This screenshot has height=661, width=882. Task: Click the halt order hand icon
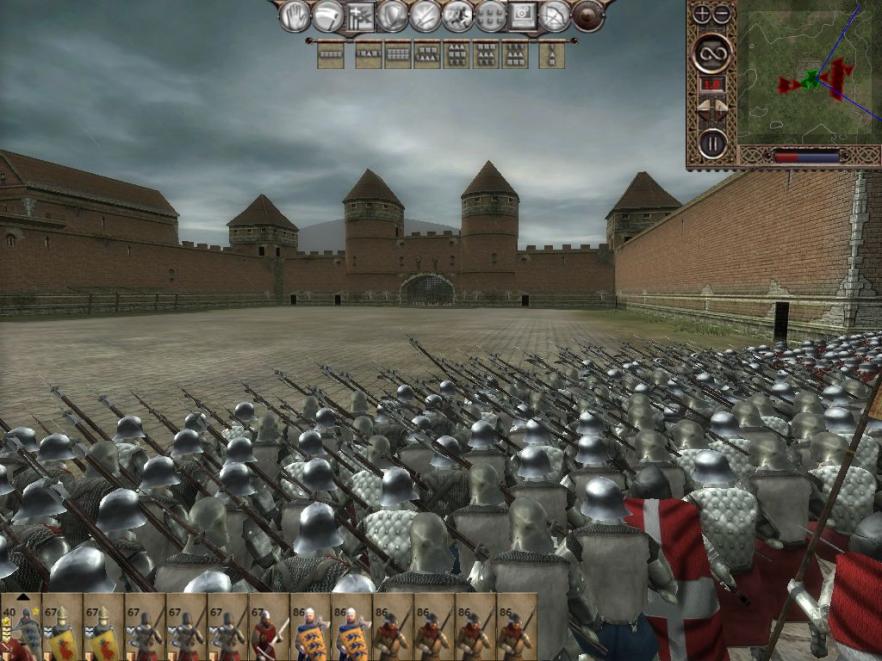[294, 15]
